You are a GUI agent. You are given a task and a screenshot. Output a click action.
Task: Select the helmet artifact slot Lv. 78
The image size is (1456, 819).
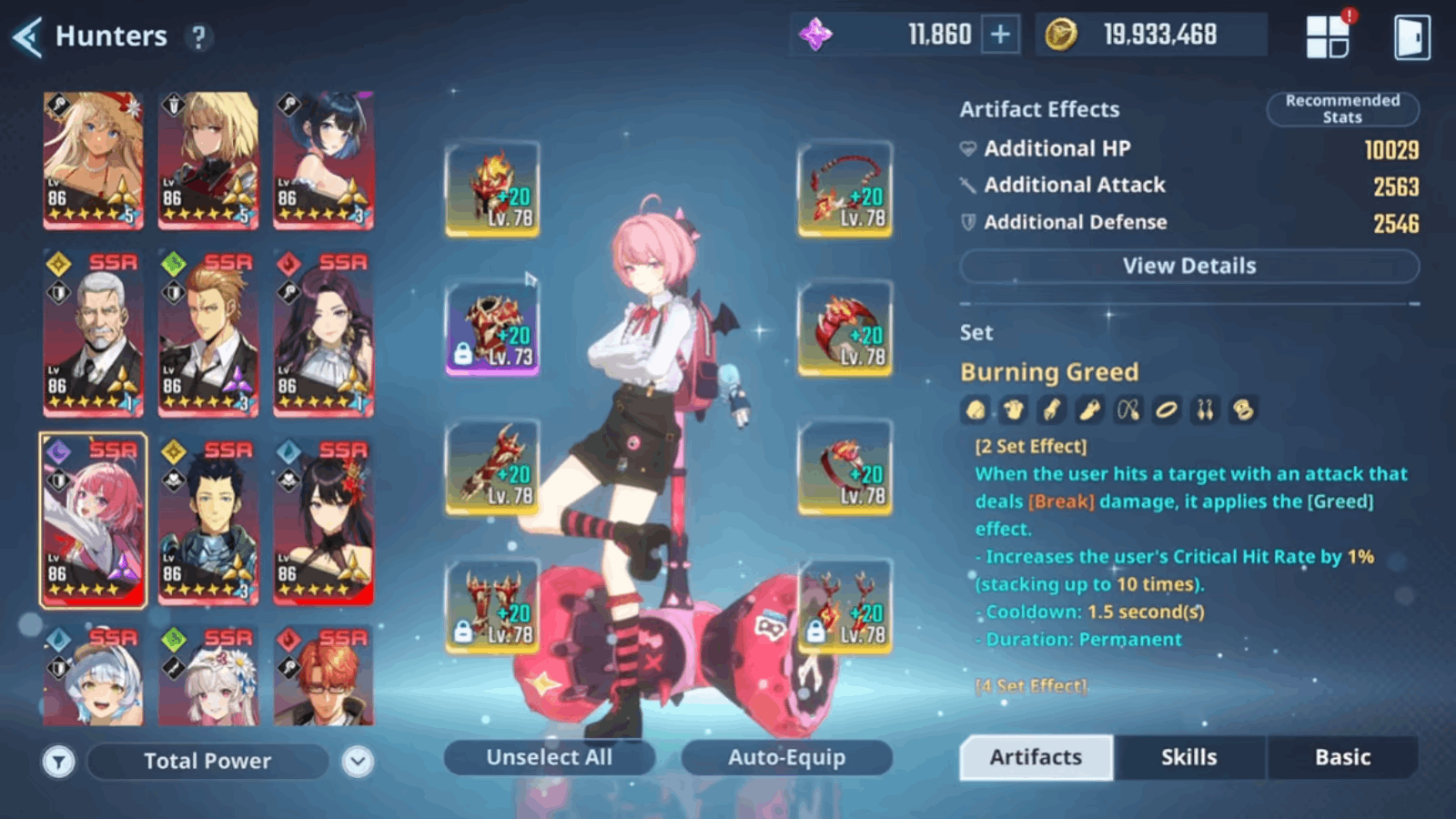(x=492, y=189)
